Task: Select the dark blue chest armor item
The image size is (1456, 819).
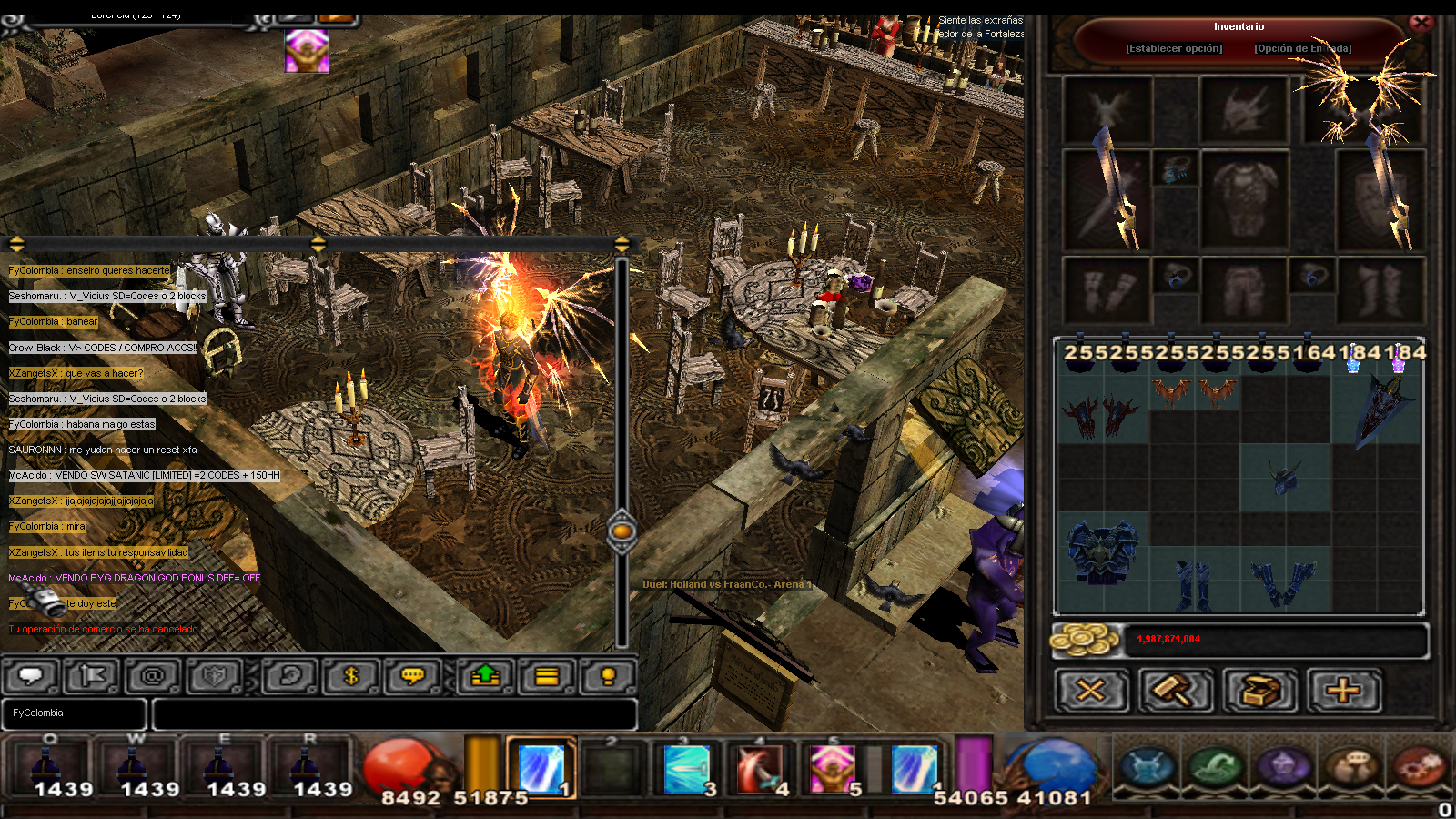Action: pos(1102,550)
